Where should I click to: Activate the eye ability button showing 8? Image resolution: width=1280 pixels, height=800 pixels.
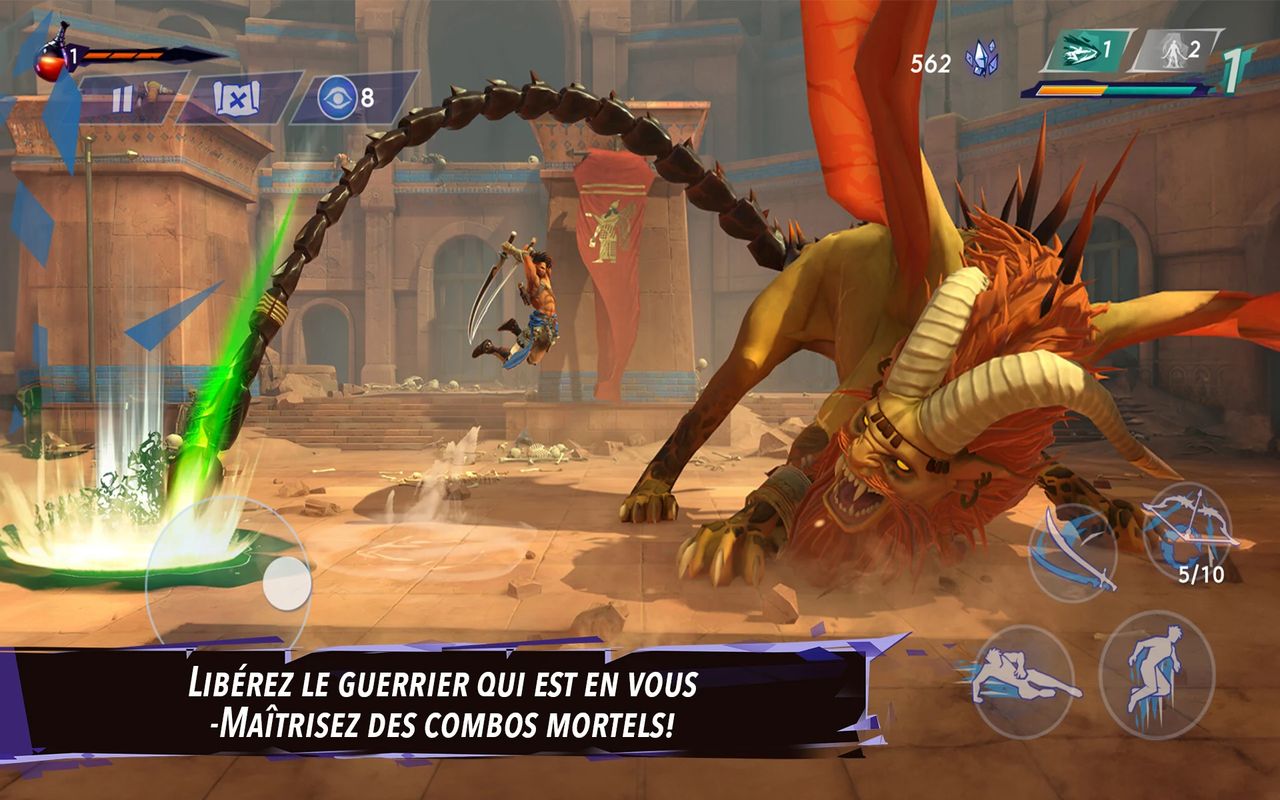(339, 98)
